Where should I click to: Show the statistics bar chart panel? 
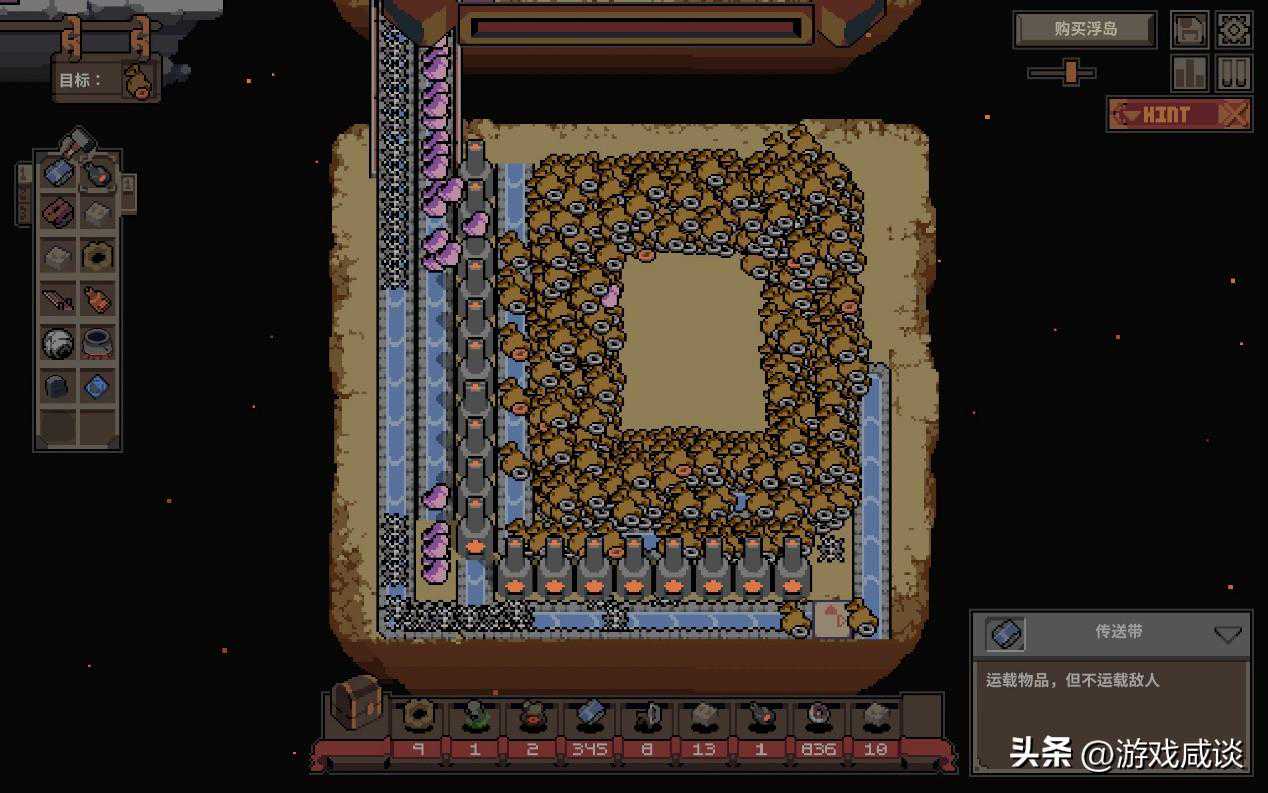tap(1190, 73)
